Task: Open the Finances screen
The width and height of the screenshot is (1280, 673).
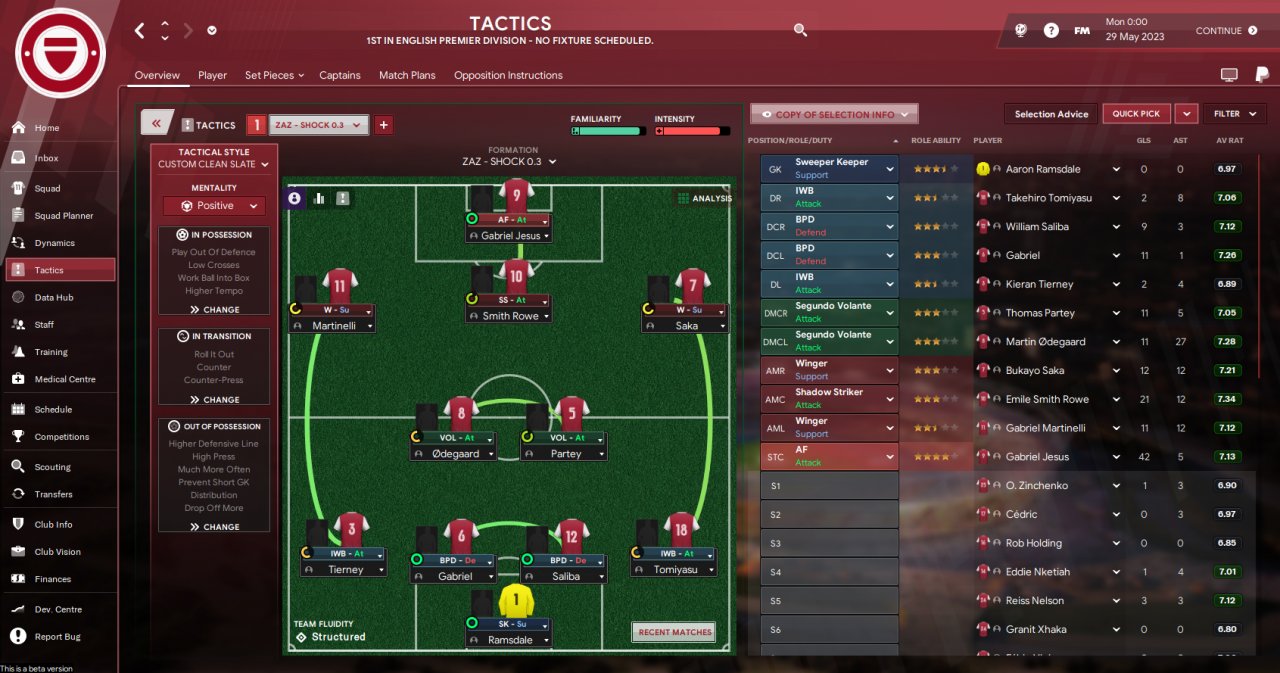Action: [x=53, y=579]
